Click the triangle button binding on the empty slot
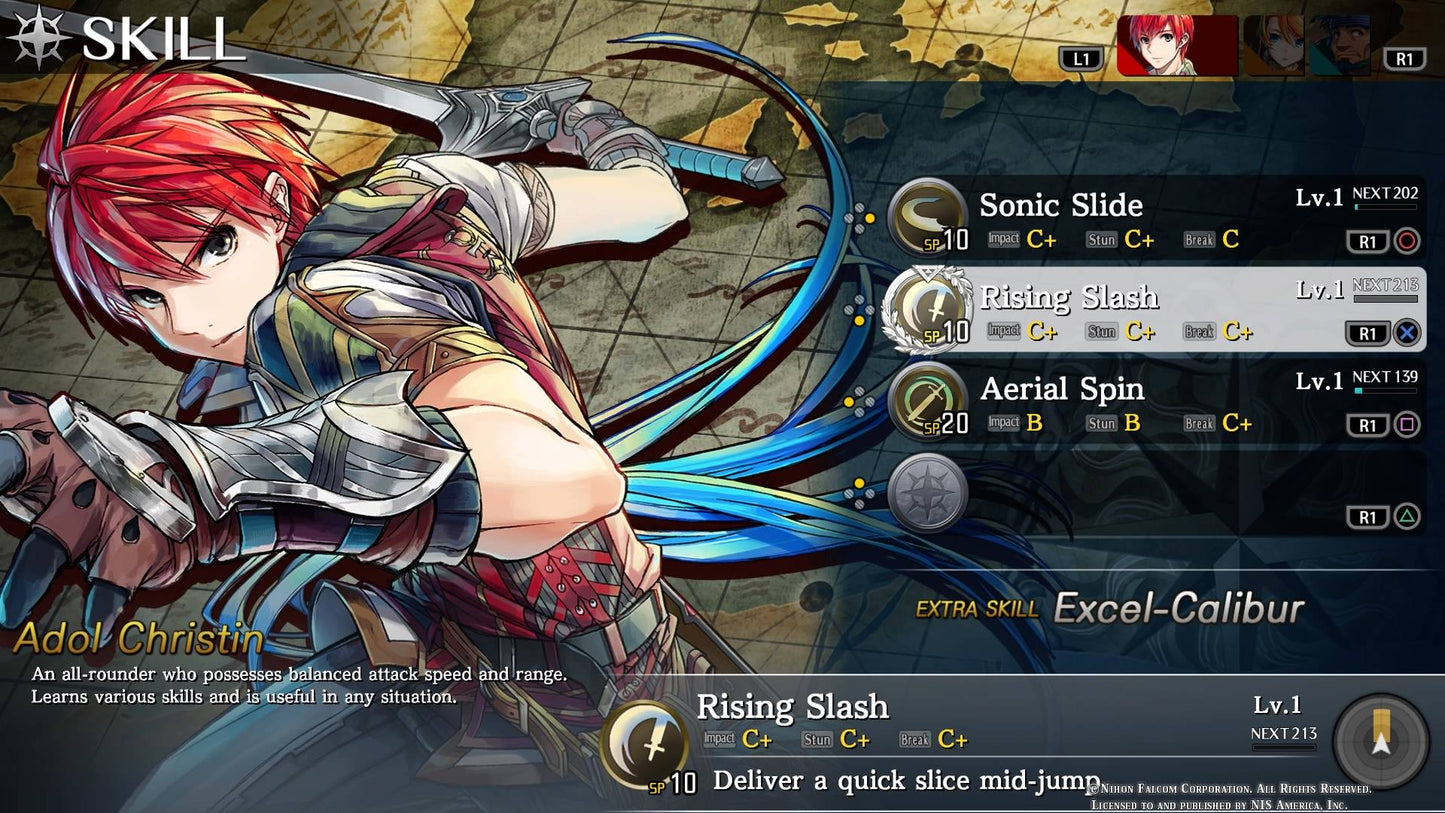This screenshot has width=1445, height=813. [1406, 516]
